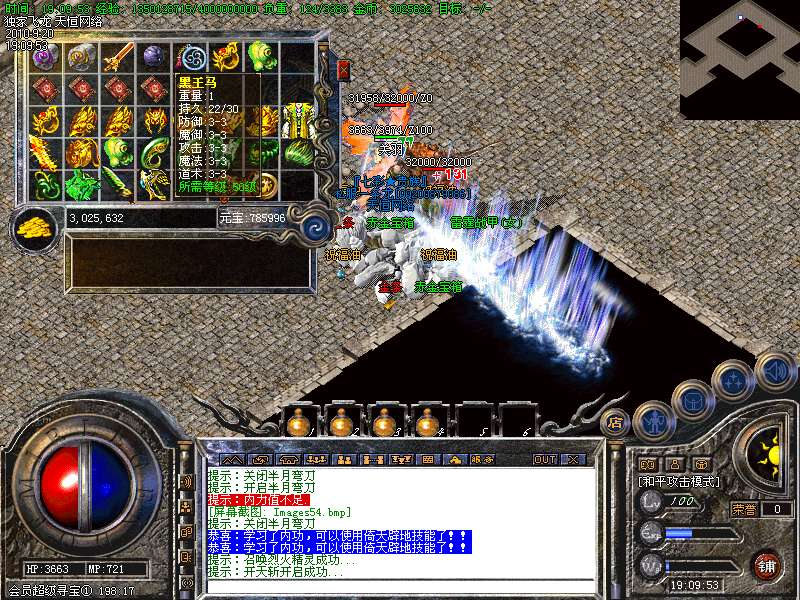This screenshot has height=600, width=800.
Task: Close the inventory bag window
Action: 344,70
